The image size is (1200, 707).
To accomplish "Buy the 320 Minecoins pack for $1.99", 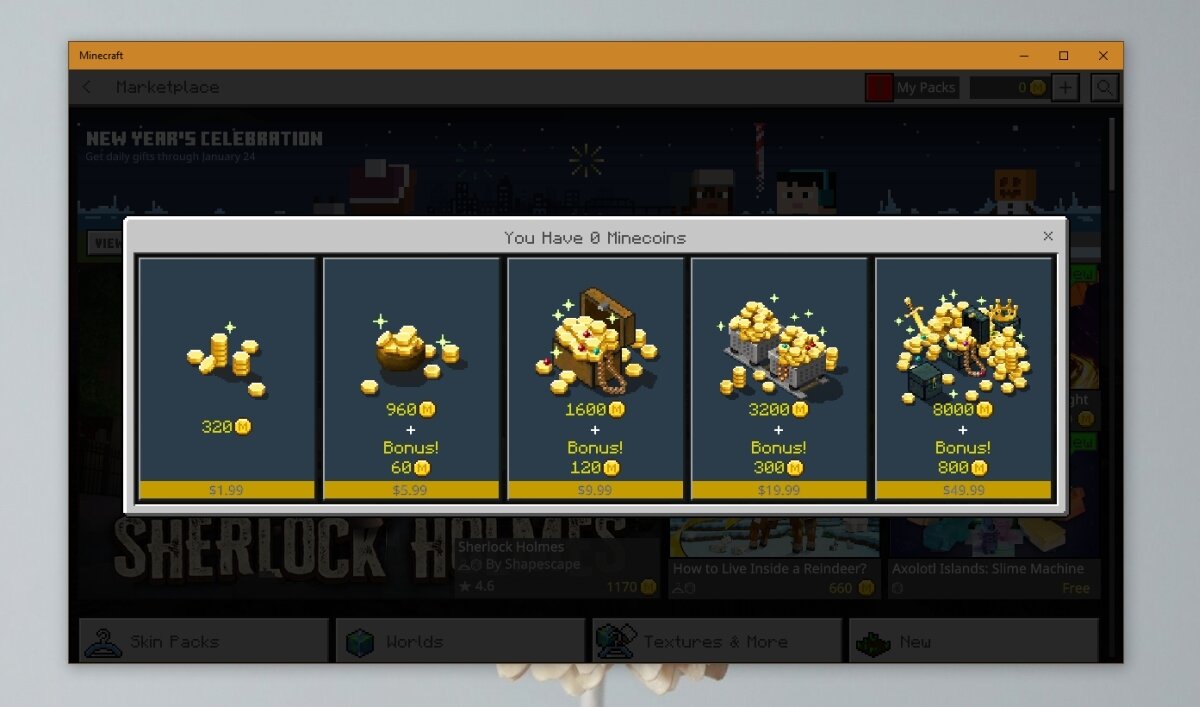I will [x=227, y=378].
